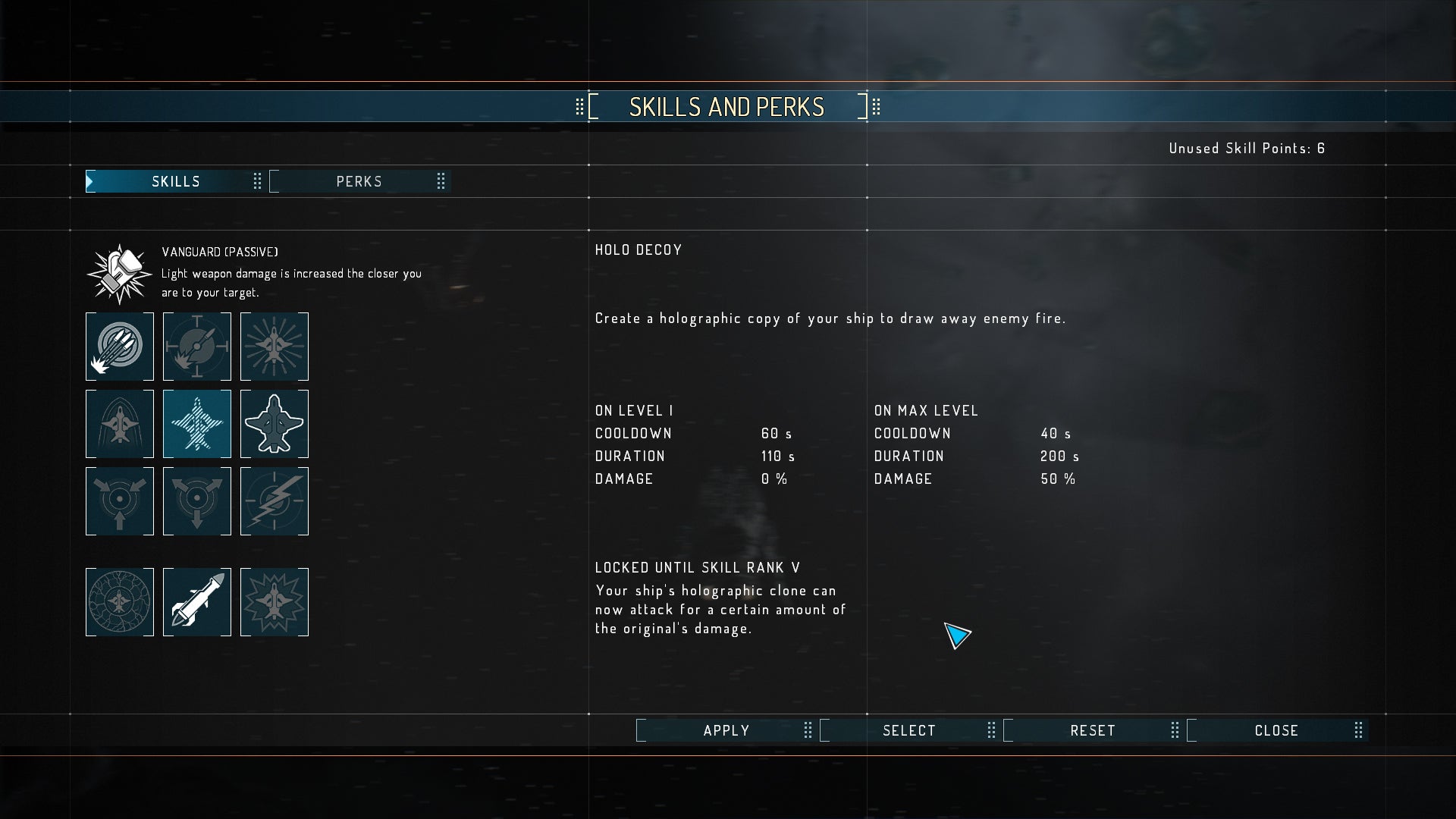Open the targeting strike skill icon
This screenshot has width=1456, height=819.
tap(197, 347)
